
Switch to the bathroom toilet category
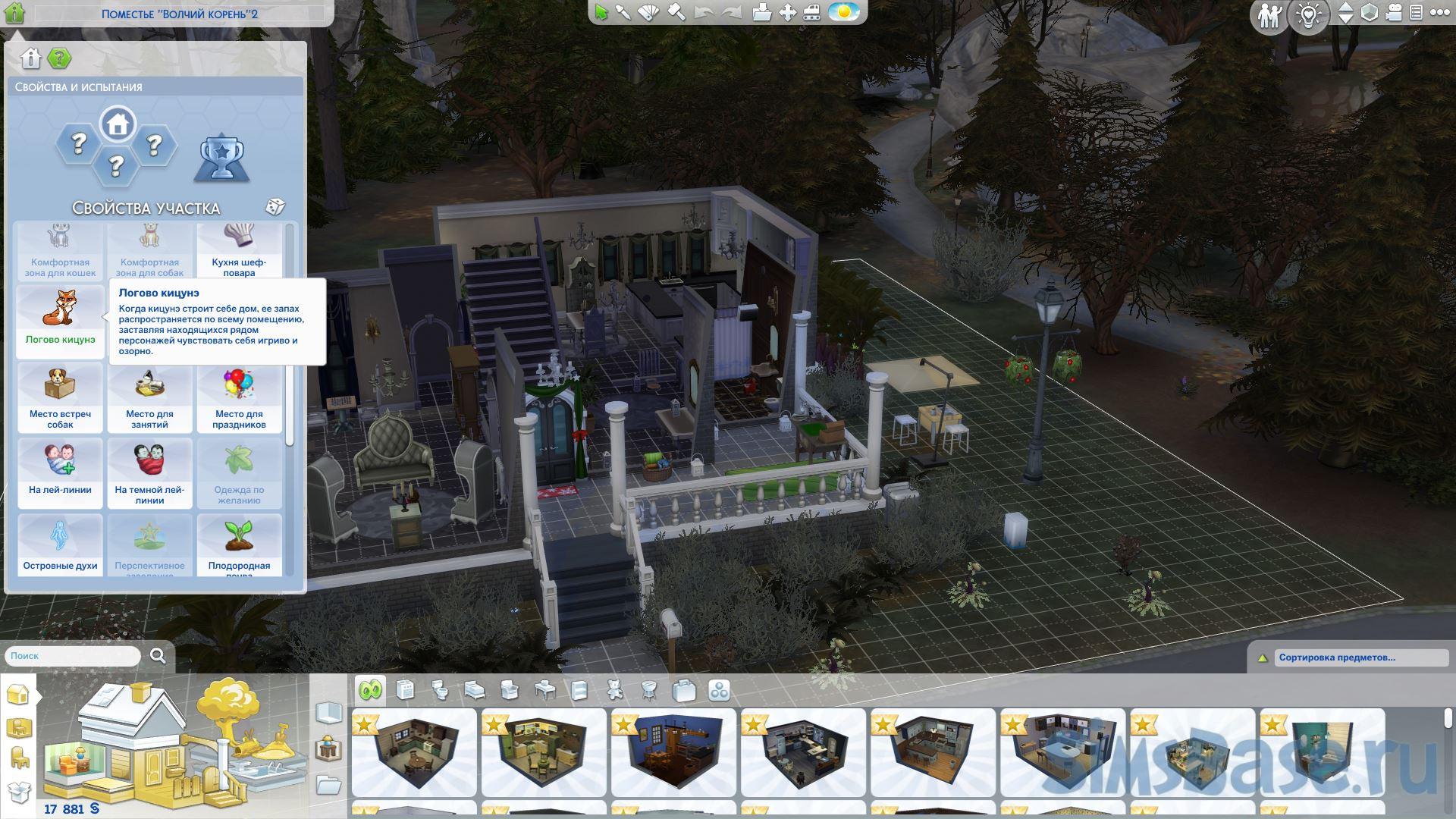[x=440, y=690]
